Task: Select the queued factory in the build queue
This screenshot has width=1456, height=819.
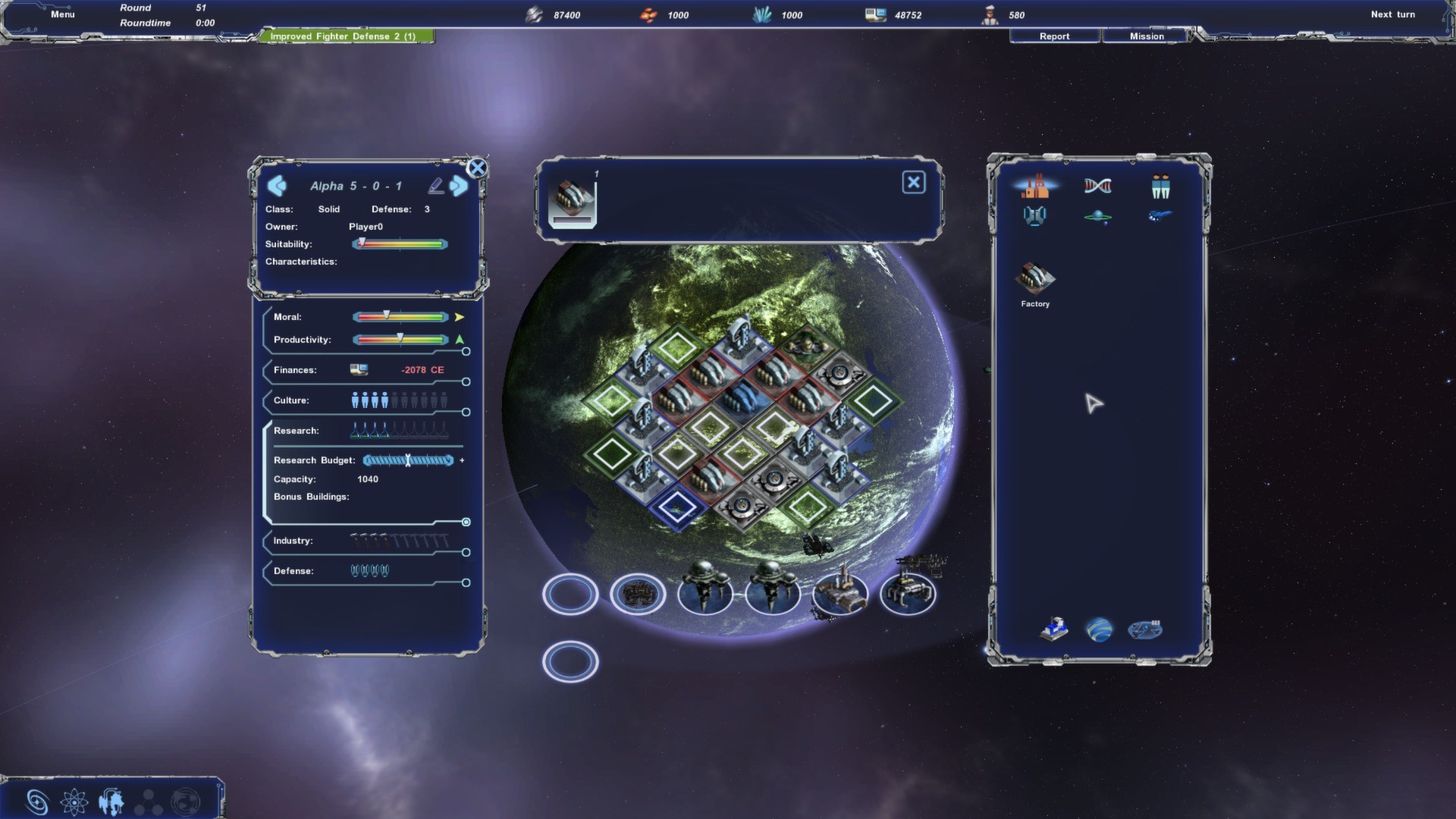Action: click(573, 203)
